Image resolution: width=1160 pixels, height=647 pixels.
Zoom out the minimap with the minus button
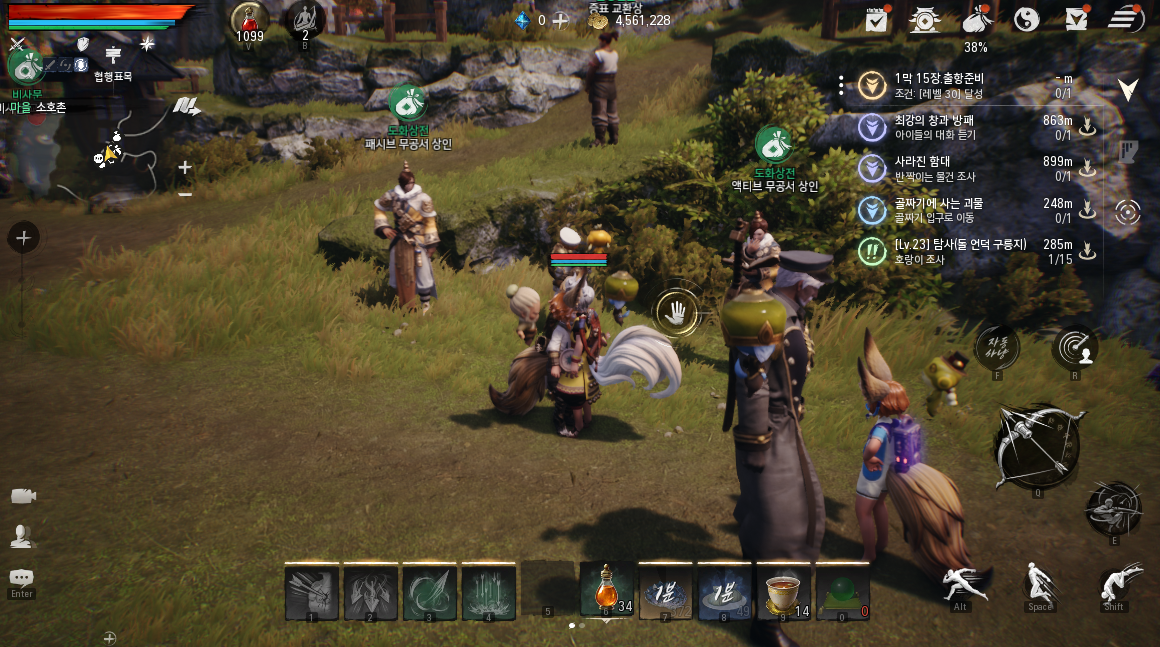pos(185,194)
